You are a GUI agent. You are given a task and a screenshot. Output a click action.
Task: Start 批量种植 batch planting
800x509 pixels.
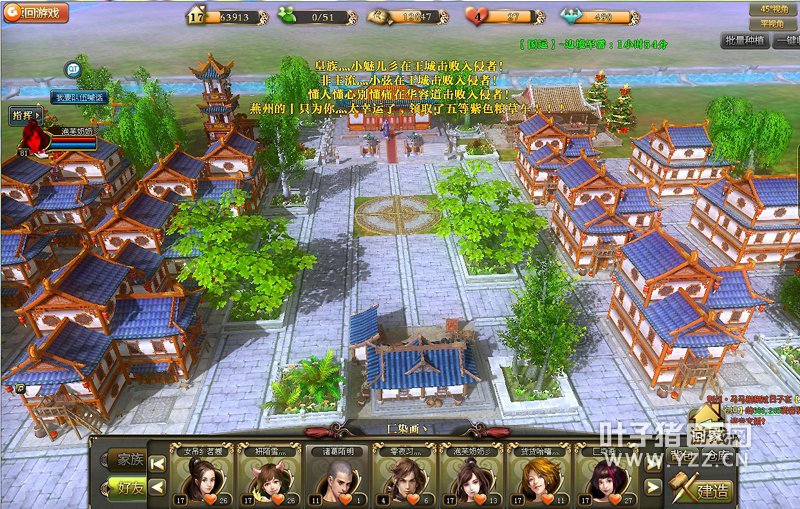(x=743, y=40)
